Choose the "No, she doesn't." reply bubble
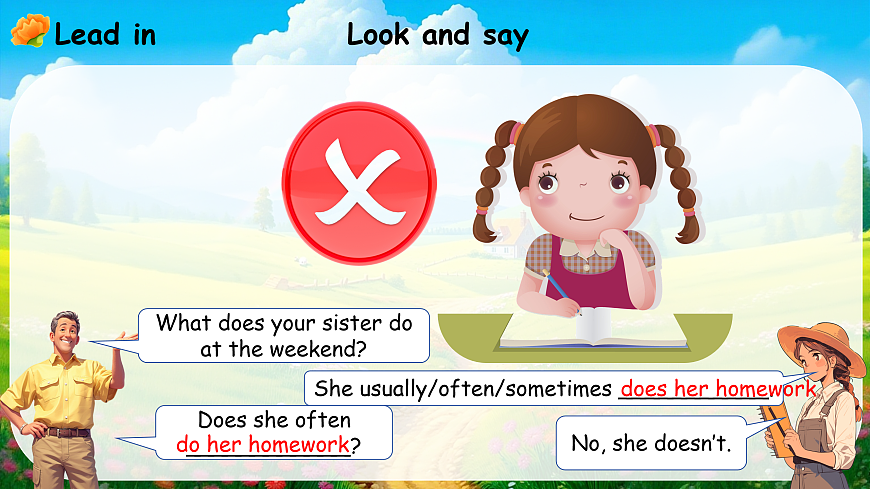This screenshot has height=489, width=870. tap(651, 443)
